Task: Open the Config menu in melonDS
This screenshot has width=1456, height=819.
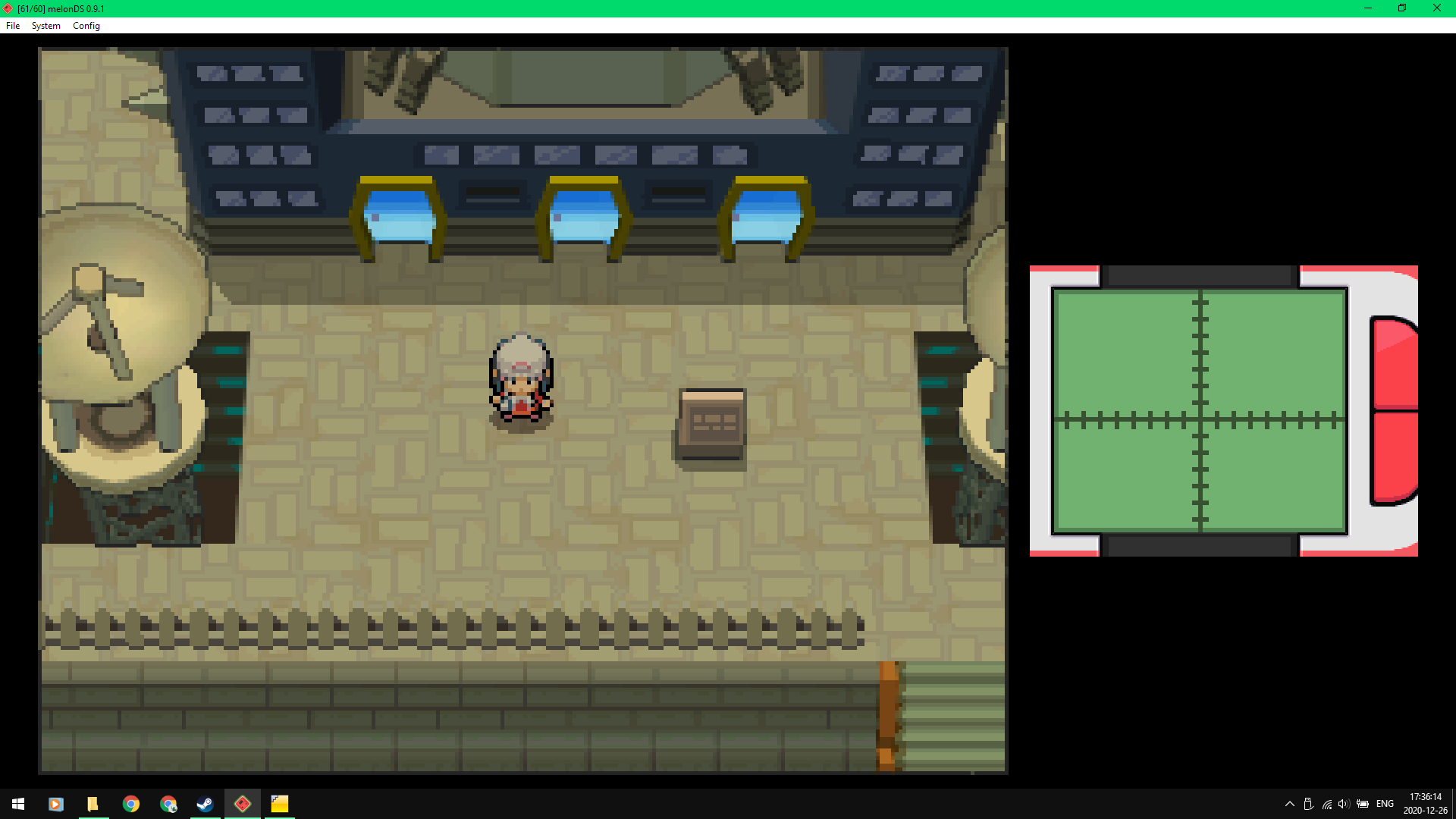Action: coord(86,25)
